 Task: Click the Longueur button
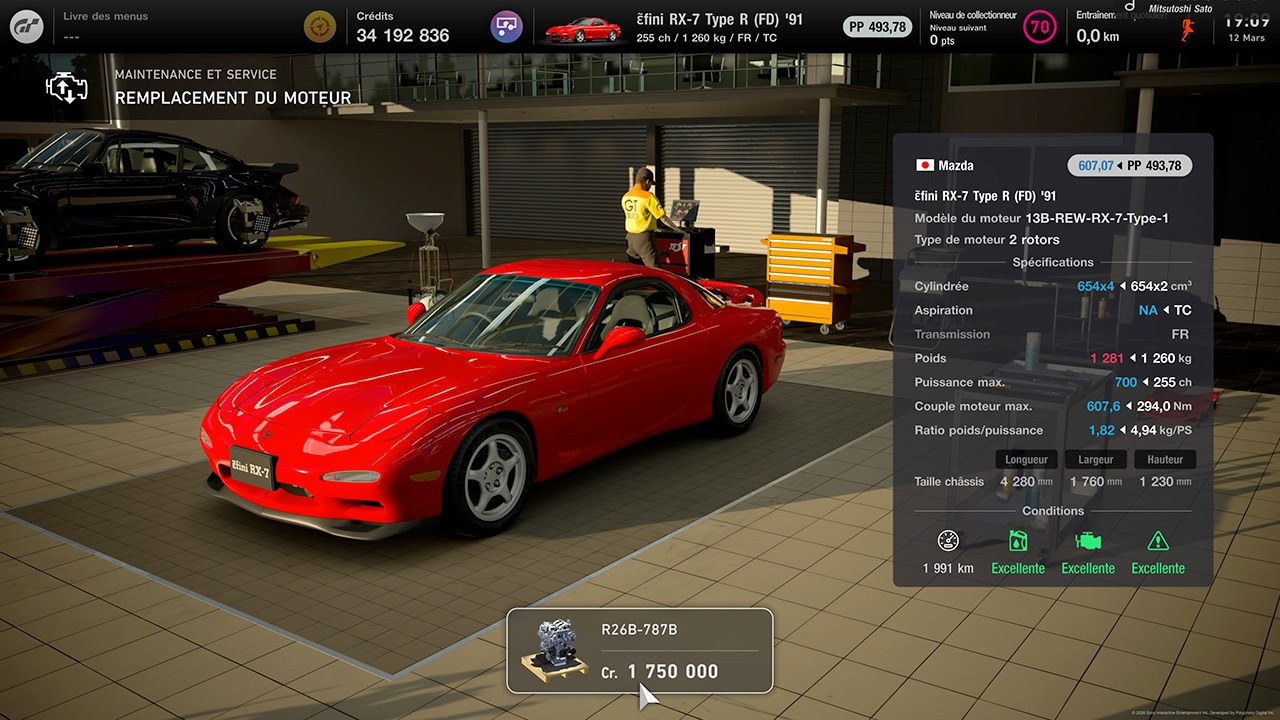point(1026,459)
